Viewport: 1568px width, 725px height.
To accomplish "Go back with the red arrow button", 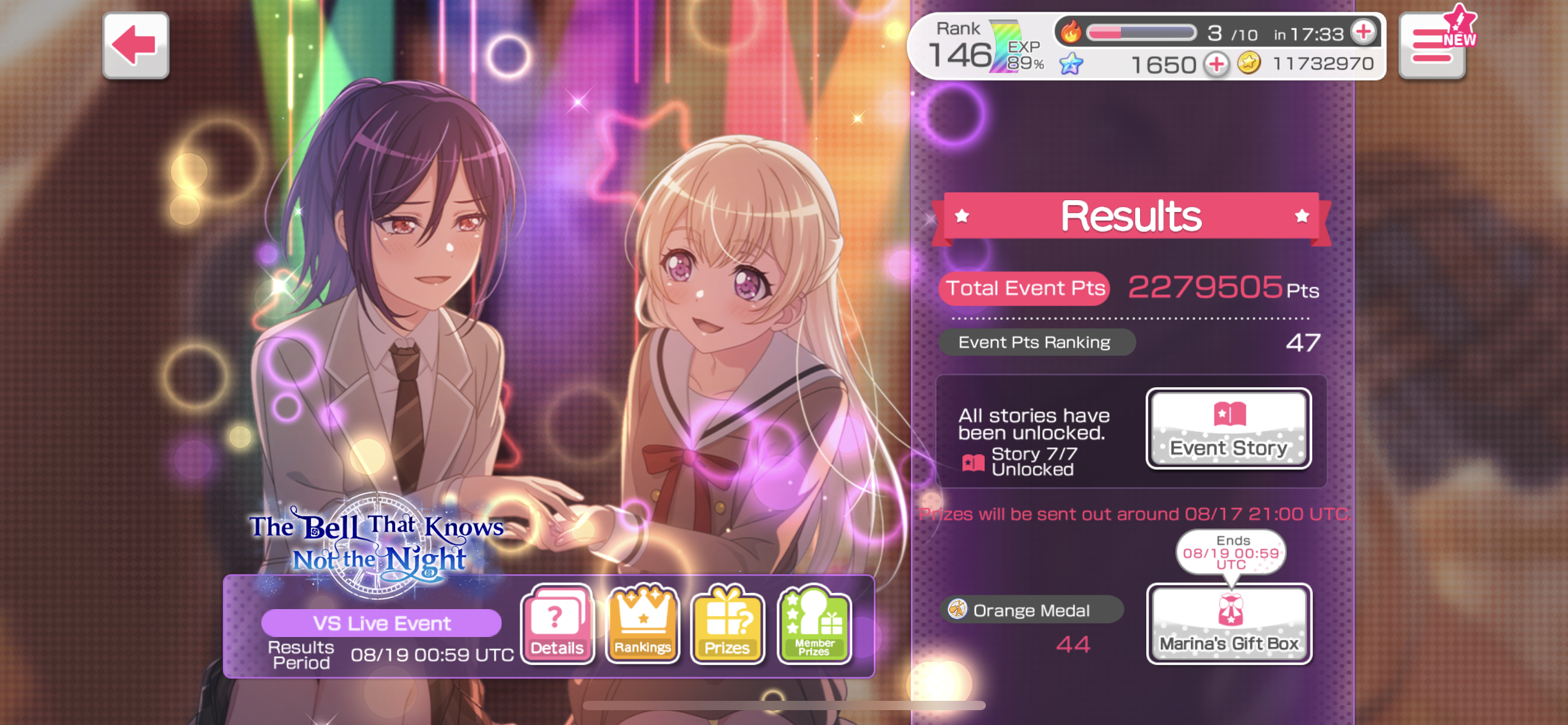I will [136, 46].
